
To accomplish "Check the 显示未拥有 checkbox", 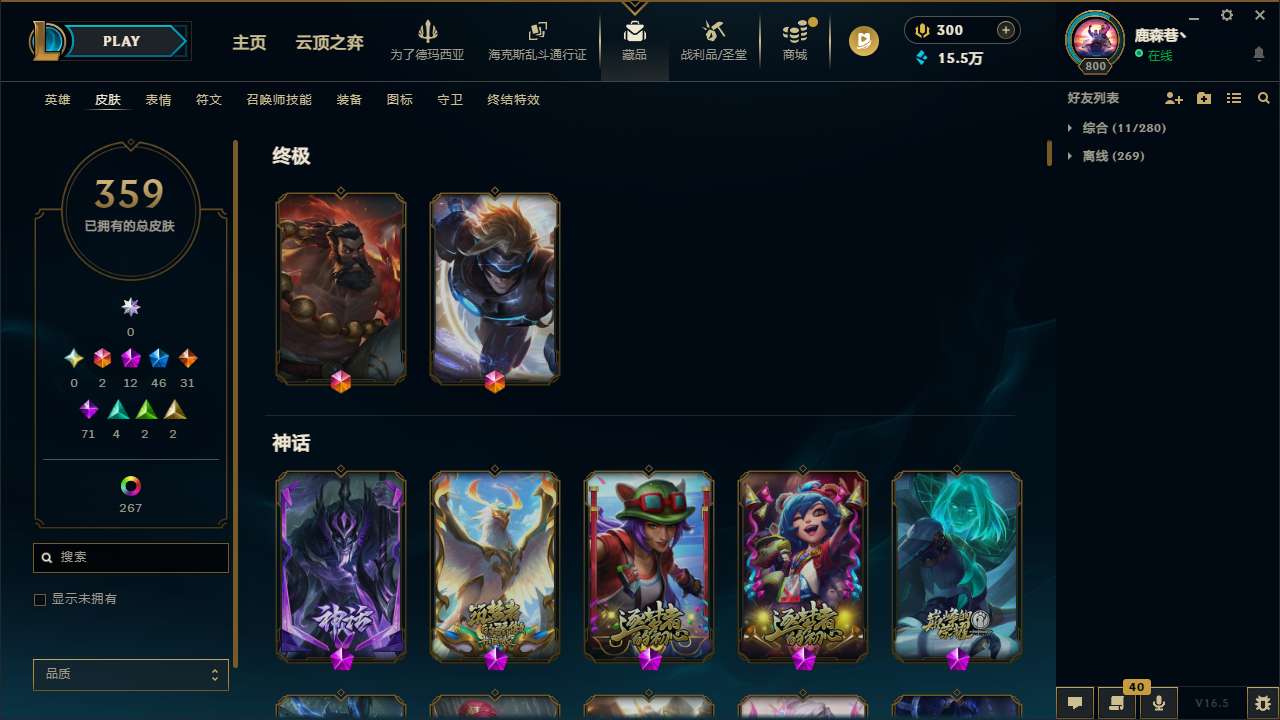I will coord(40,599).
